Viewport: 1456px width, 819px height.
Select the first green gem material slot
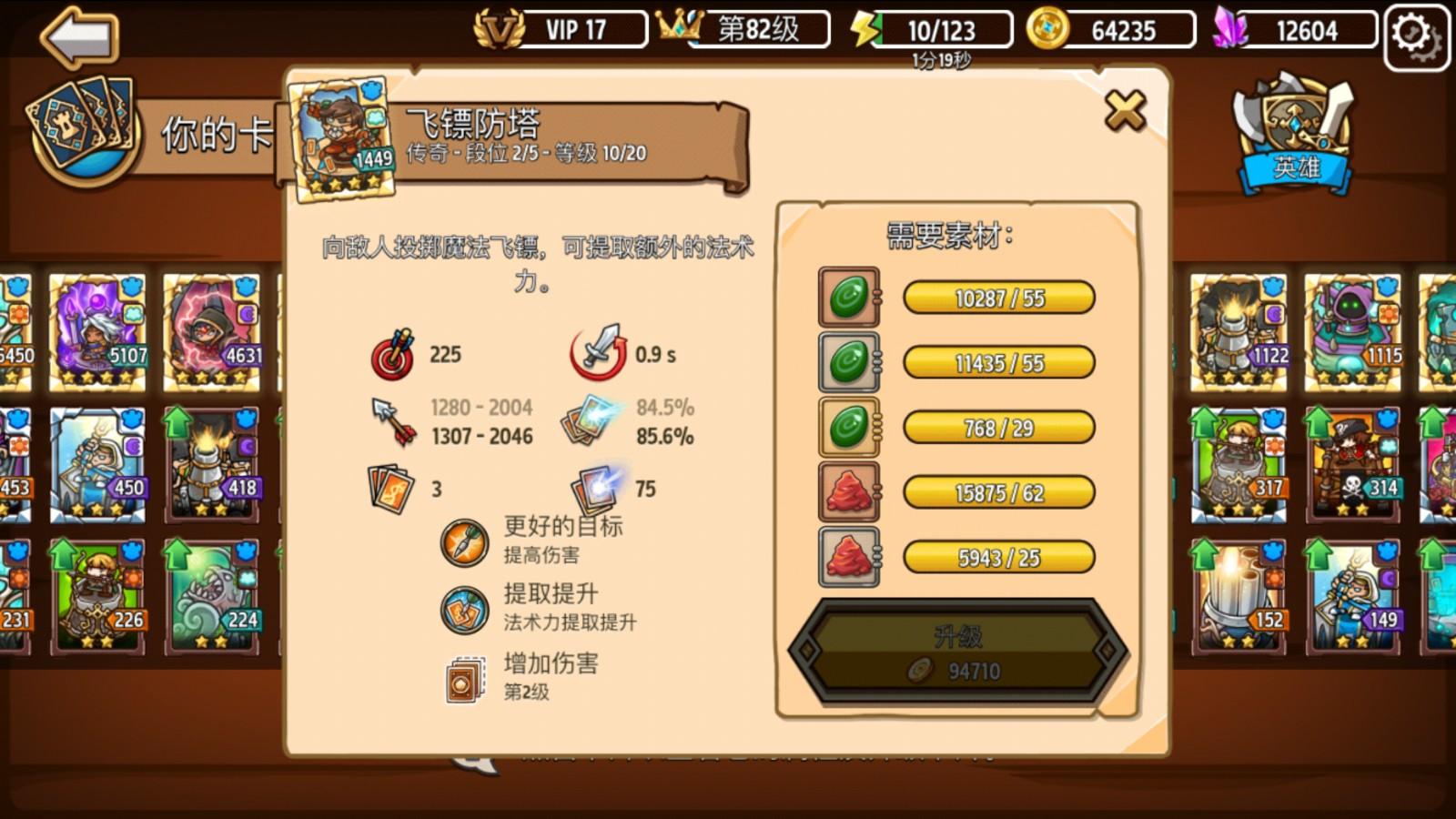(x=847, y=298)
